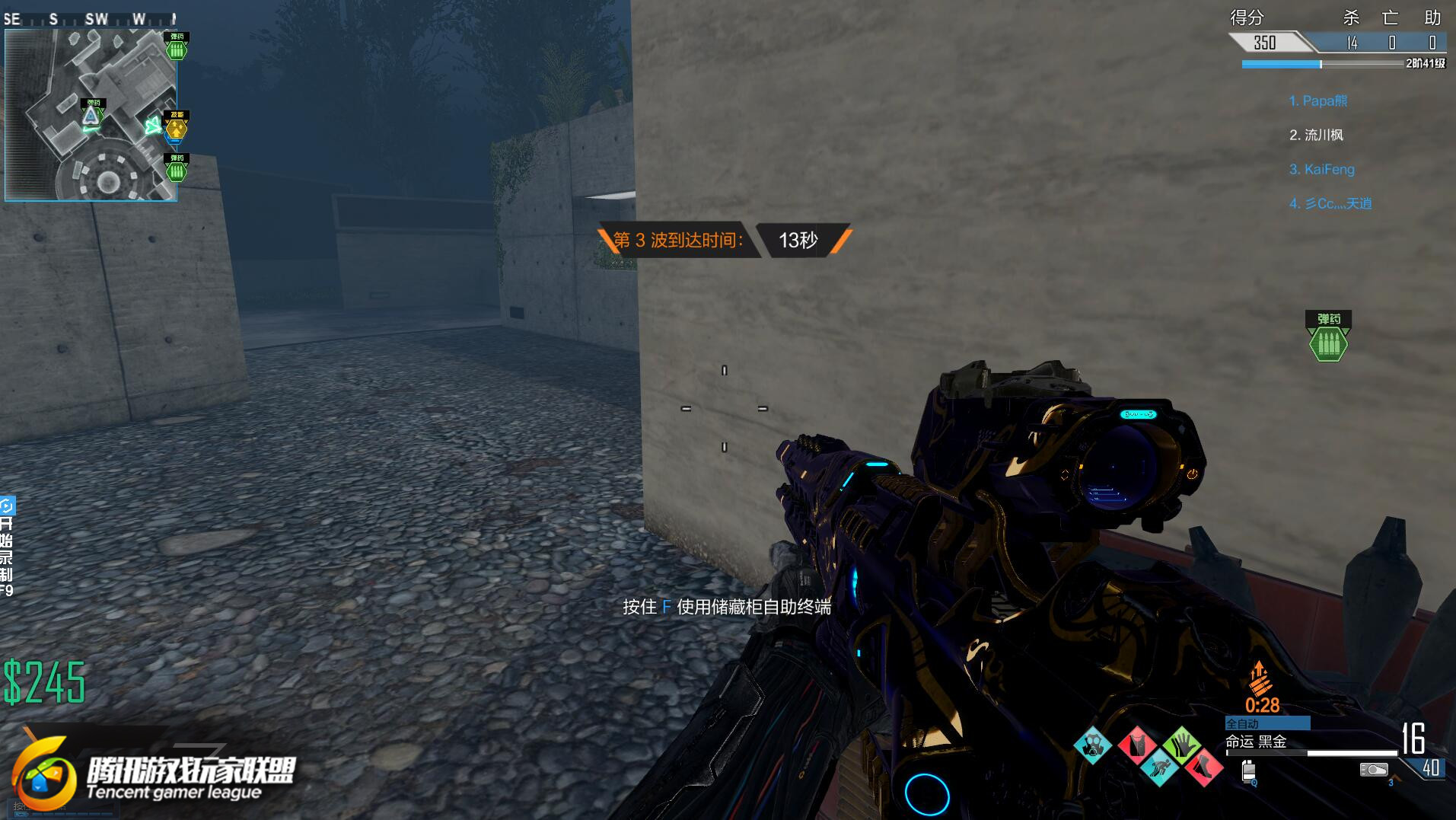Click the 命运 黑金 weapon name panel
1456x820 pixels.
(1256, 742)
